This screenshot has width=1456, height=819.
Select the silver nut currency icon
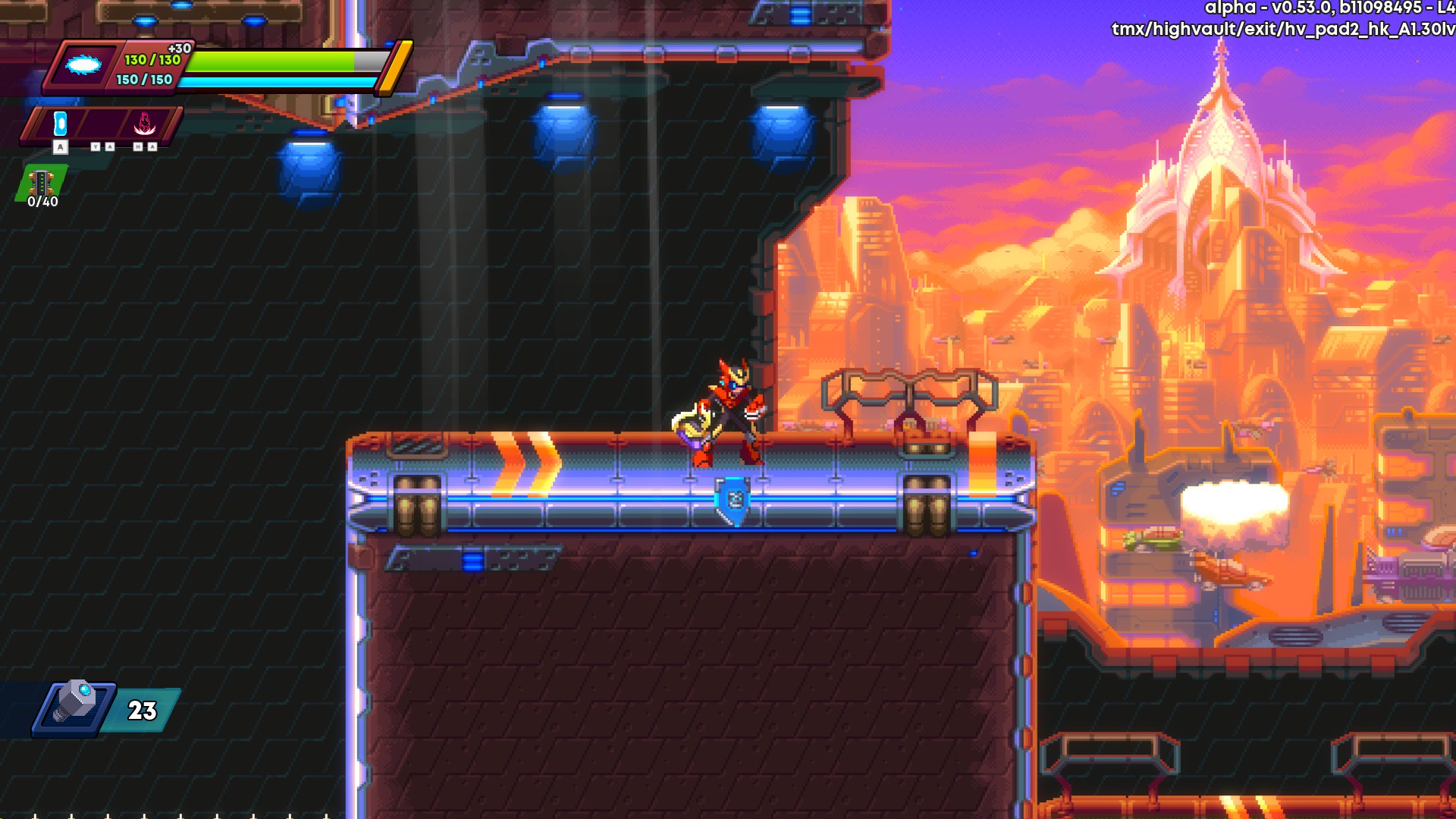(75, 703)
